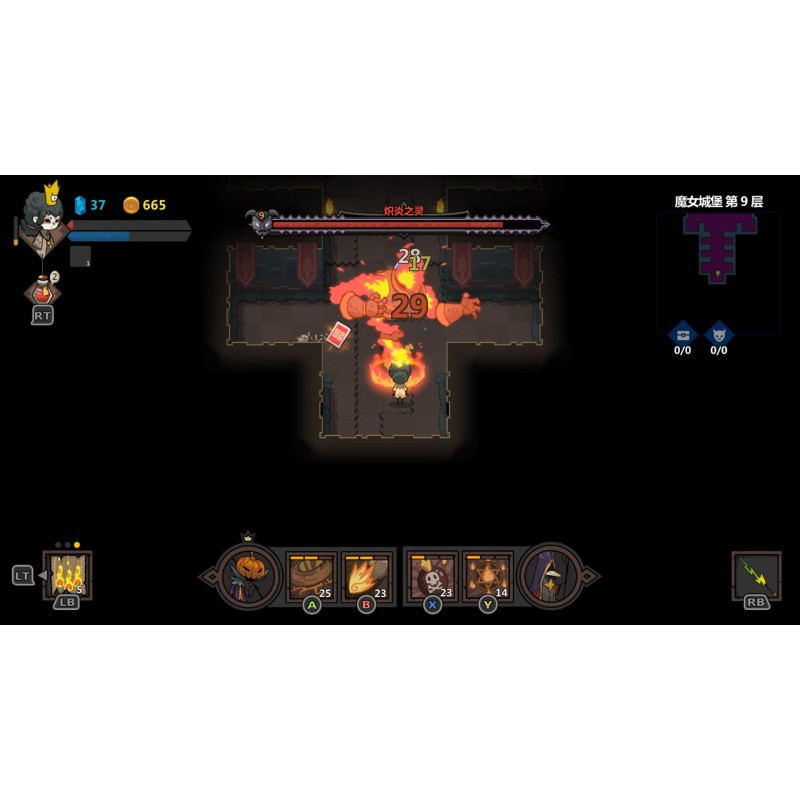The image size is (800, 800).
Task: Use the red health potion
Action: 41,291
